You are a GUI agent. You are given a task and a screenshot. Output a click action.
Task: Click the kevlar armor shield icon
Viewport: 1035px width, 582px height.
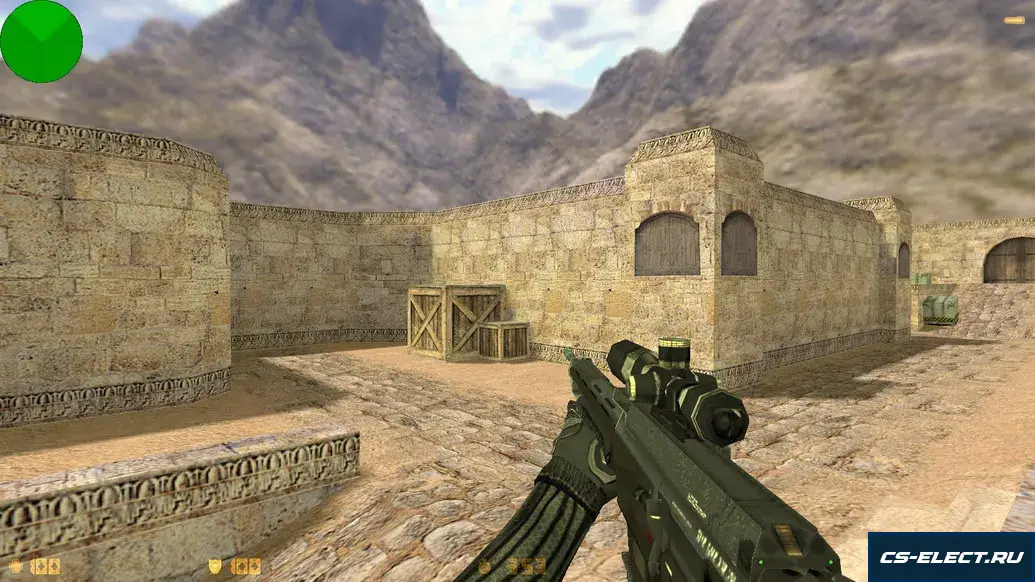click(x=214, y=566)
